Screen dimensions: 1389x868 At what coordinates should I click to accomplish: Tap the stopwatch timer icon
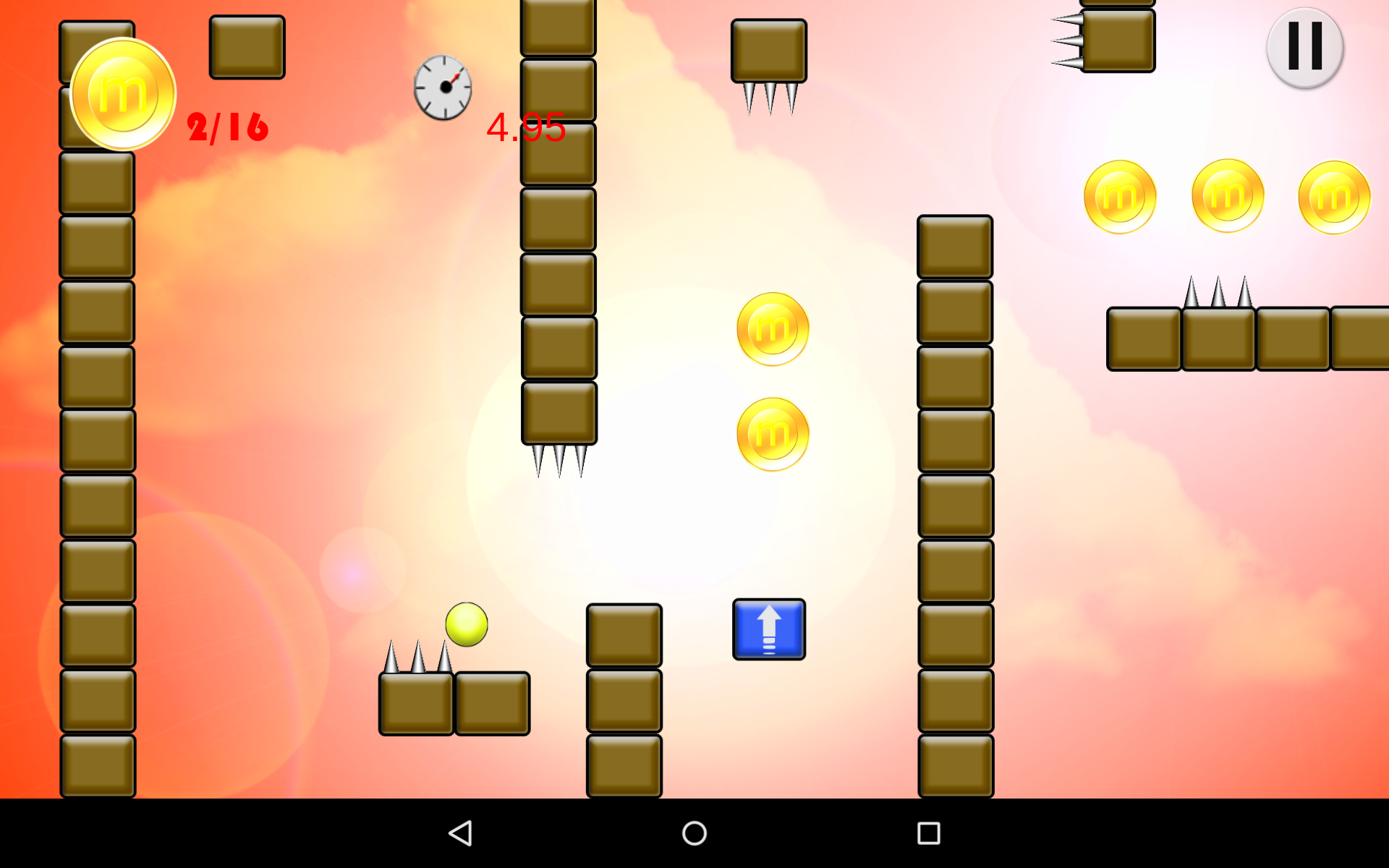click(443, 88)
